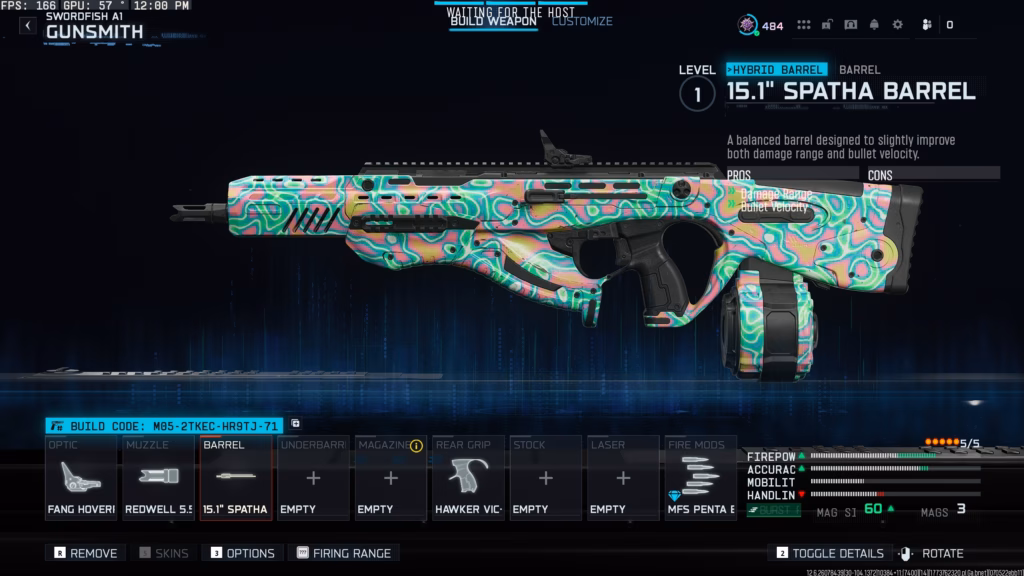Open settings with the gear icon
This screenshot has width=1024, height=576.
pyautogui.click(x=897, y=25)
